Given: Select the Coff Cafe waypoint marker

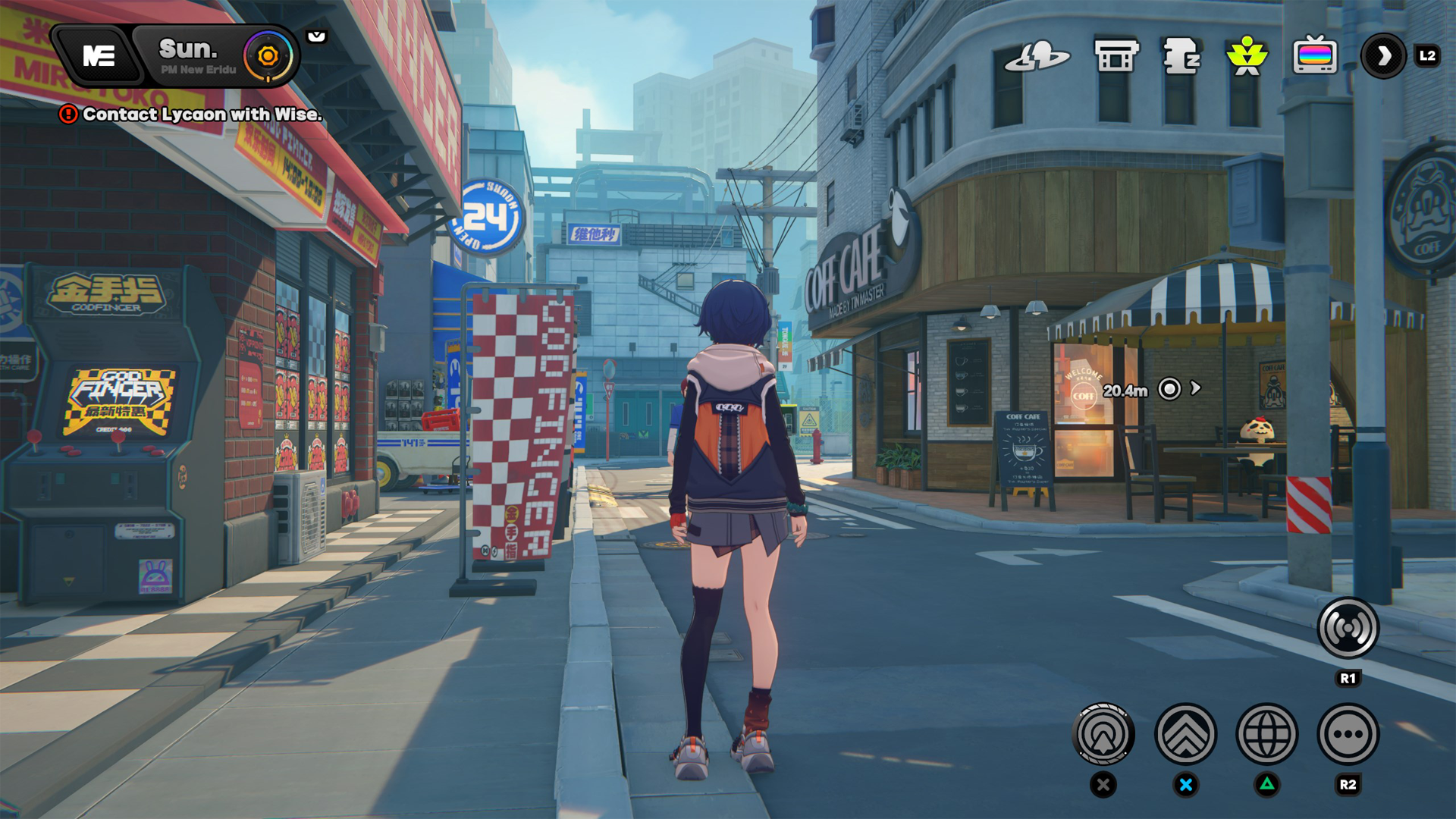Looking at the screenshot, I should (x=1170, y=389).
